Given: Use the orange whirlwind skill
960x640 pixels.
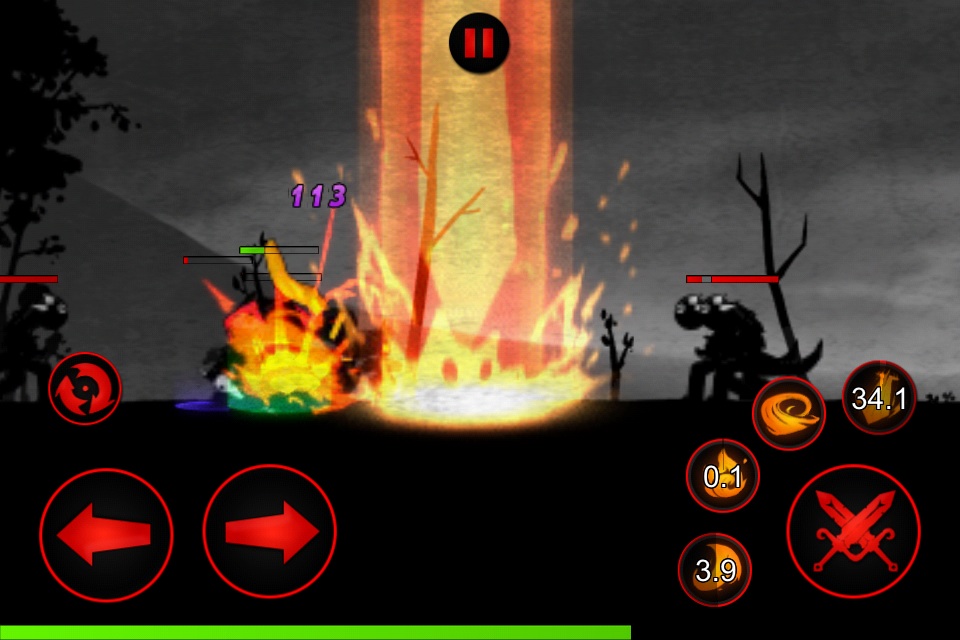Looking at the screenshot, I should pyautogui.click(x=789, y=413).
